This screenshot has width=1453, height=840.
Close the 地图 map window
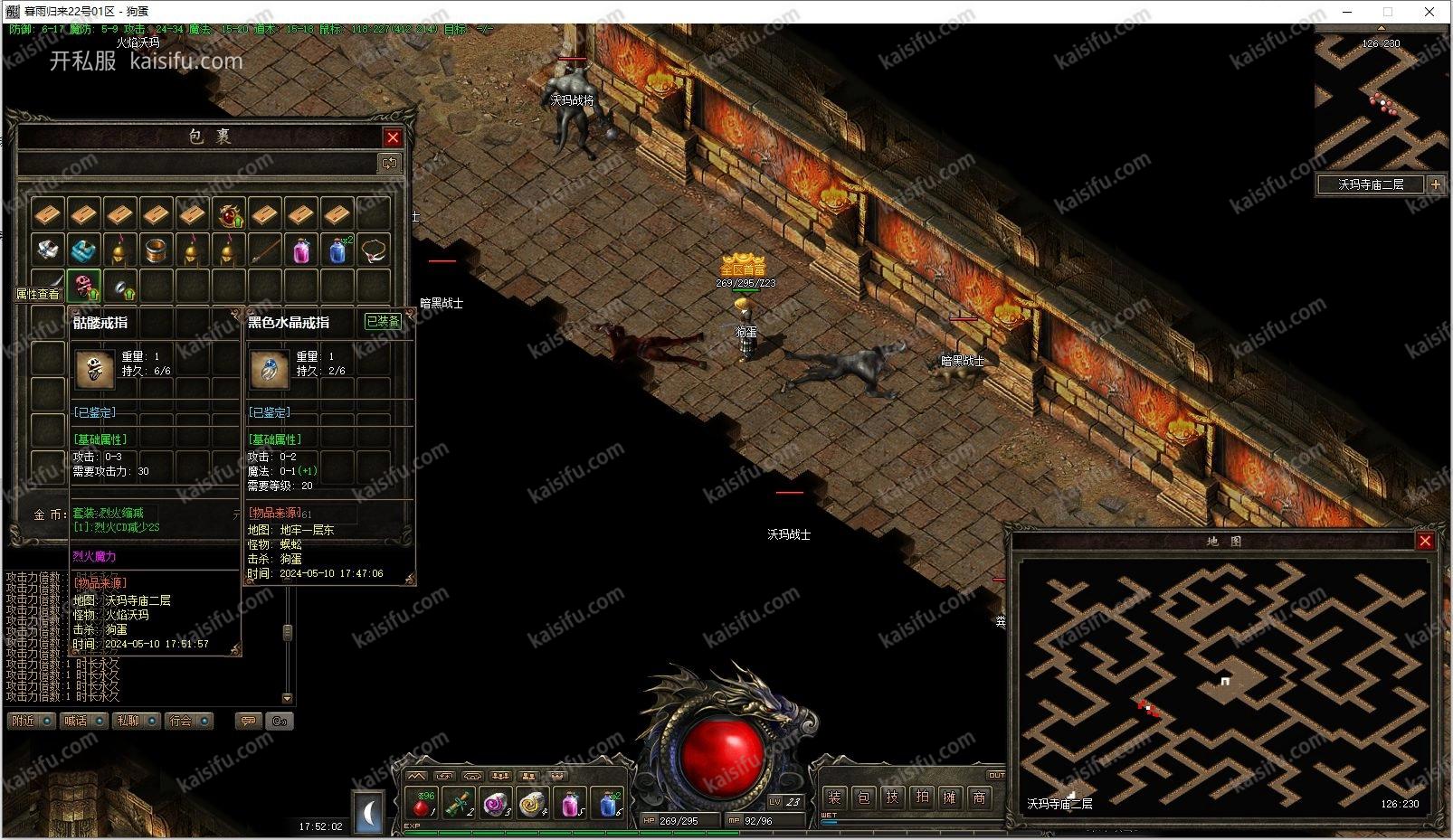click(1425, 541)
